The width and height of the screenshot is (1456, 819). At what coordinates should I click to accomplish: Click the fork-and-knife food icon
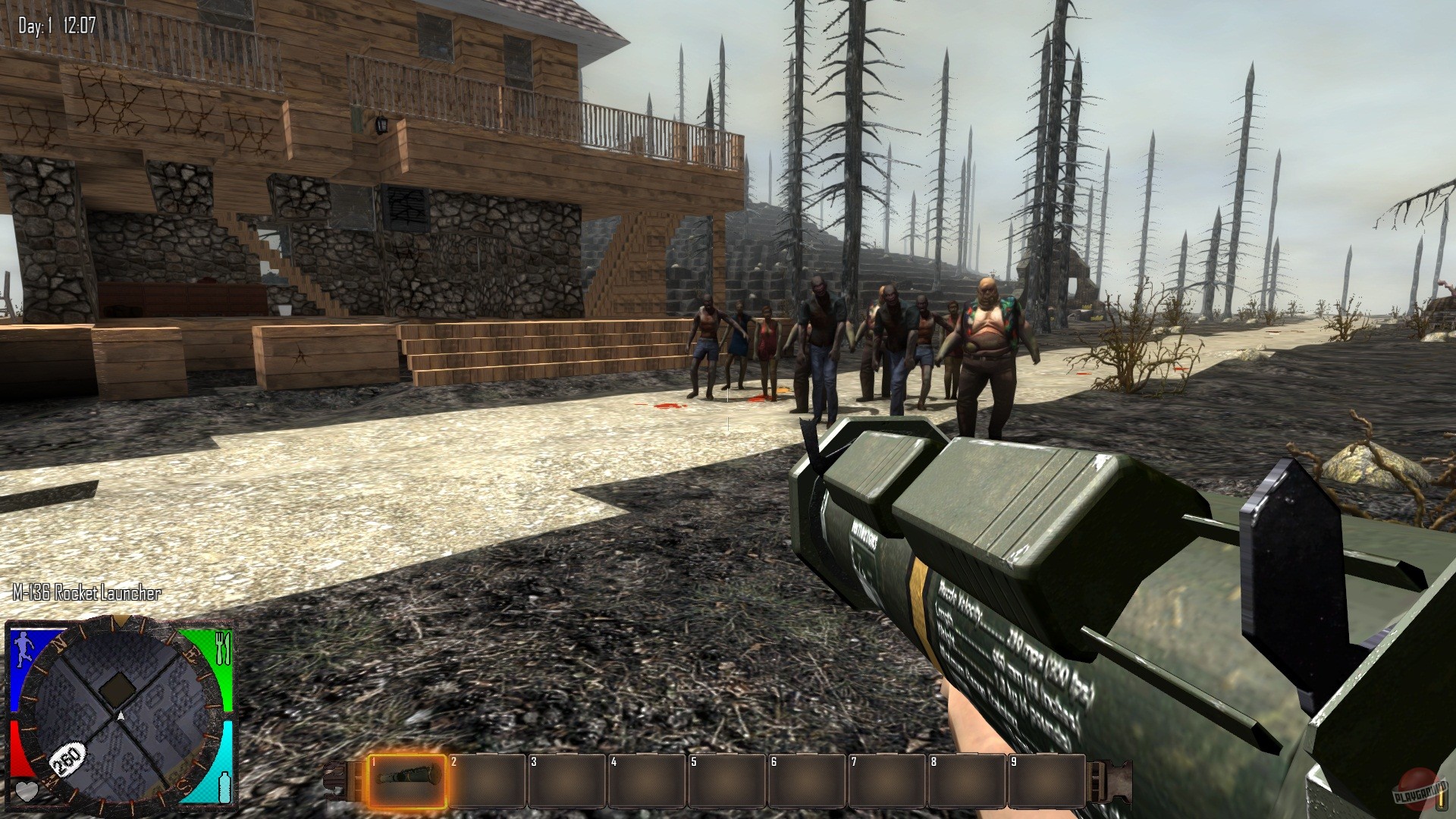[x=222, y=649]
